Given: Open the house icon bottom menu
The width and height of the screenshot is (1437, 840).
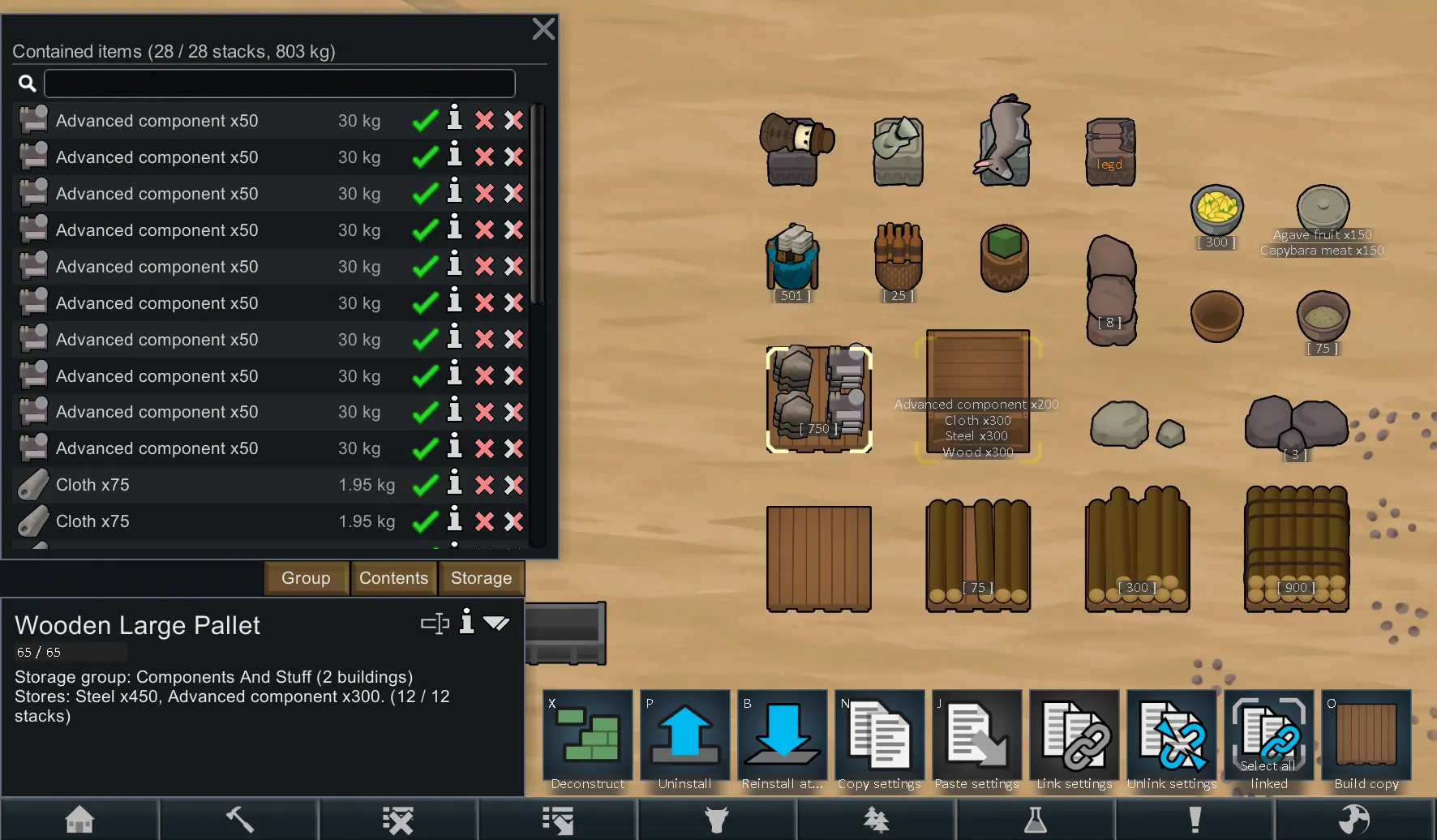Looking at the screenshot, I should (x=79, y=820).
